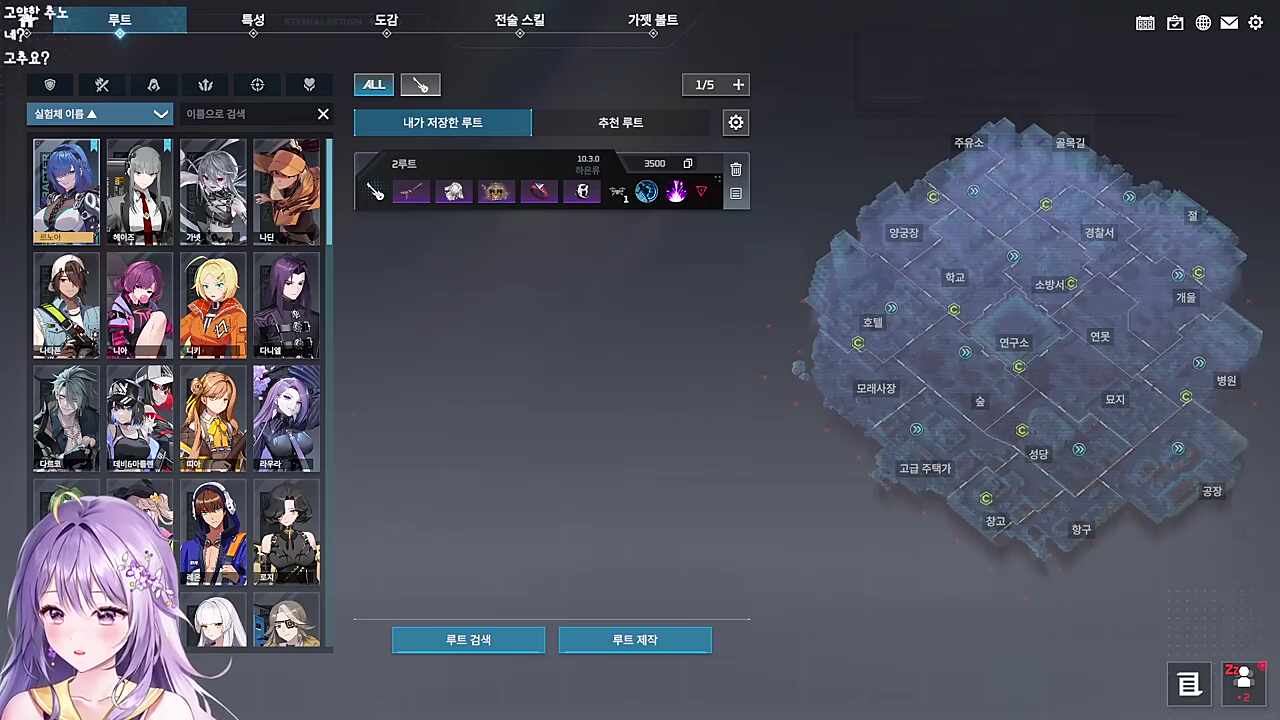Open route settings gear beside 추천 루트 tab
The width and height of the screenshot is (1280, 720).
click(736, 122)
